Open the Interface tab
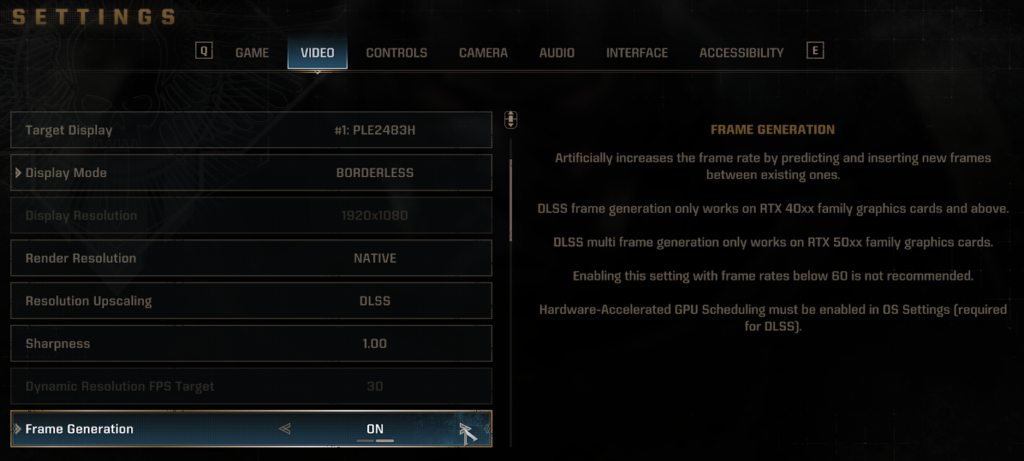The image size is (1024, 461). 637,53
